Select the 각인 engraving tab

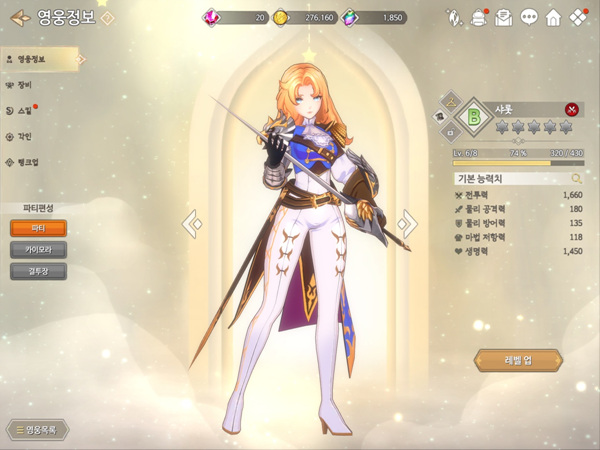[x=24, y=137]
